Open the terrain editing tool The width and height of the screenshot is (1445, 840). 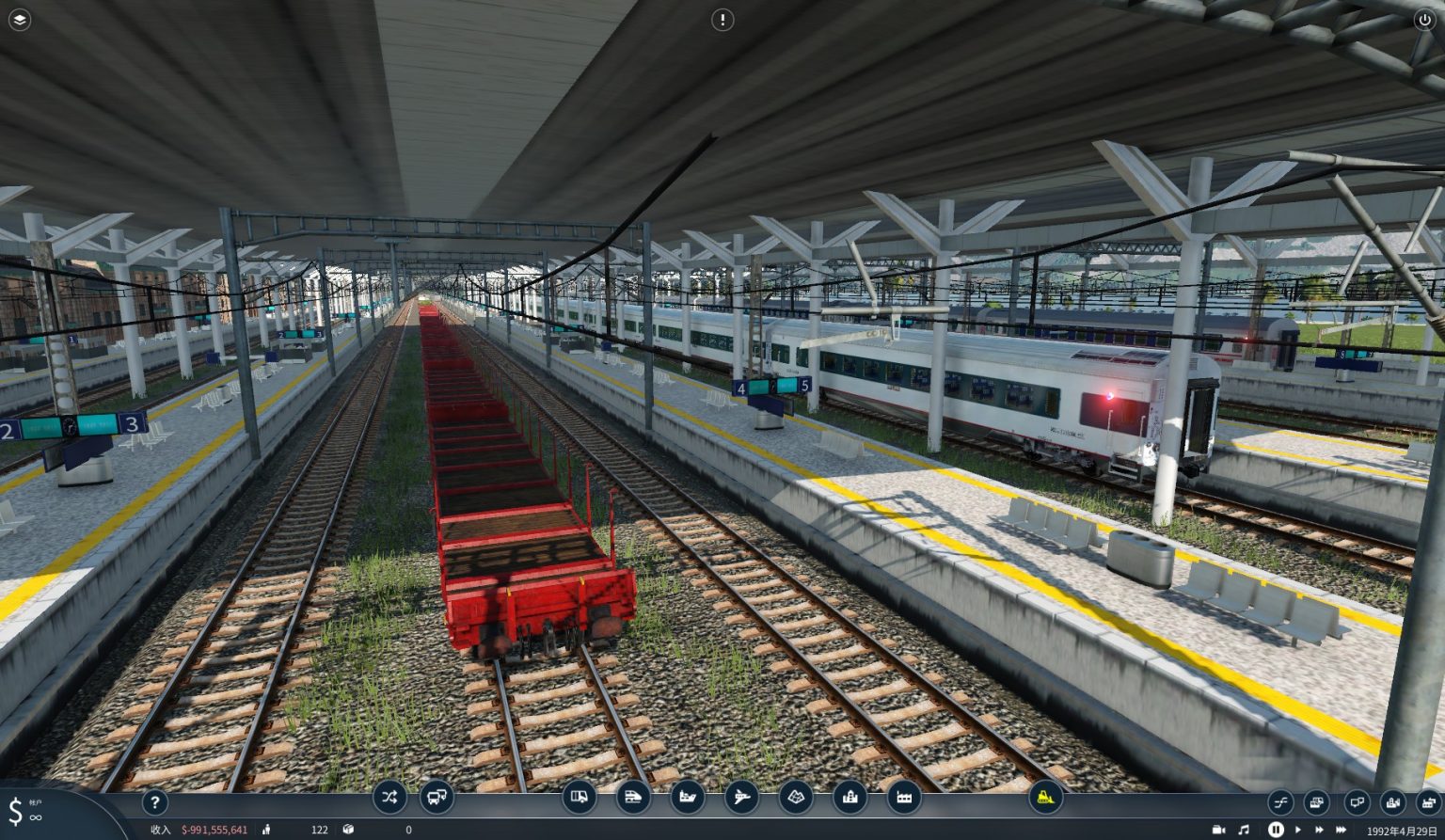(x=796, y=799)
